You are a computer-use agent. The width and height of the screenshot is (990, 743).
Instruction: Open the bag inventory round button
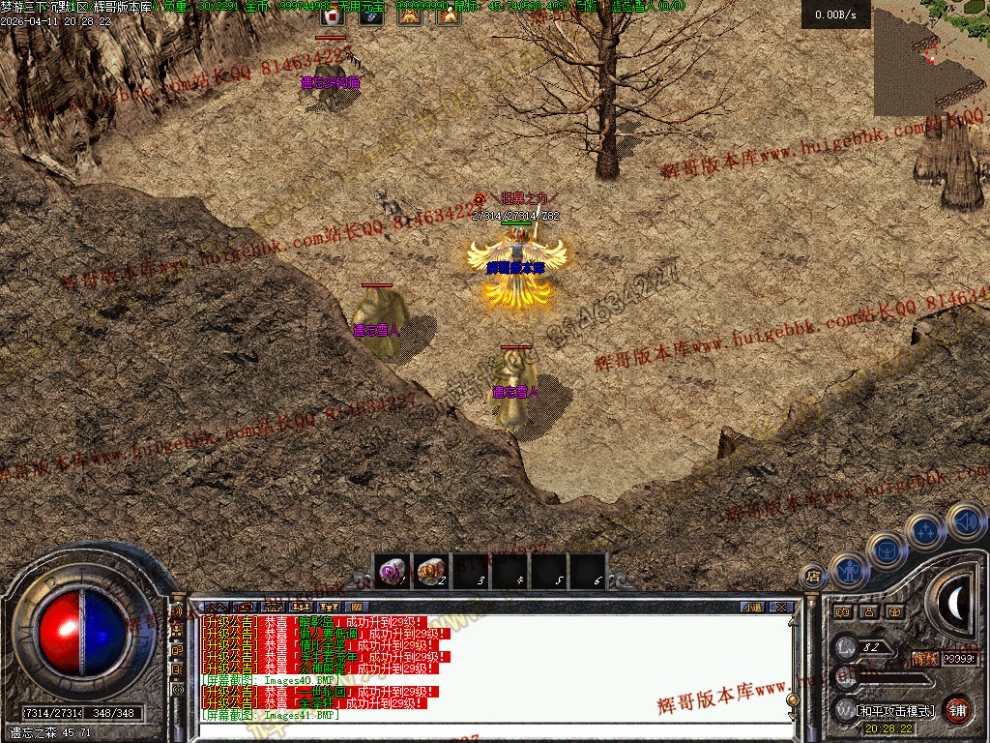(887, 549)
